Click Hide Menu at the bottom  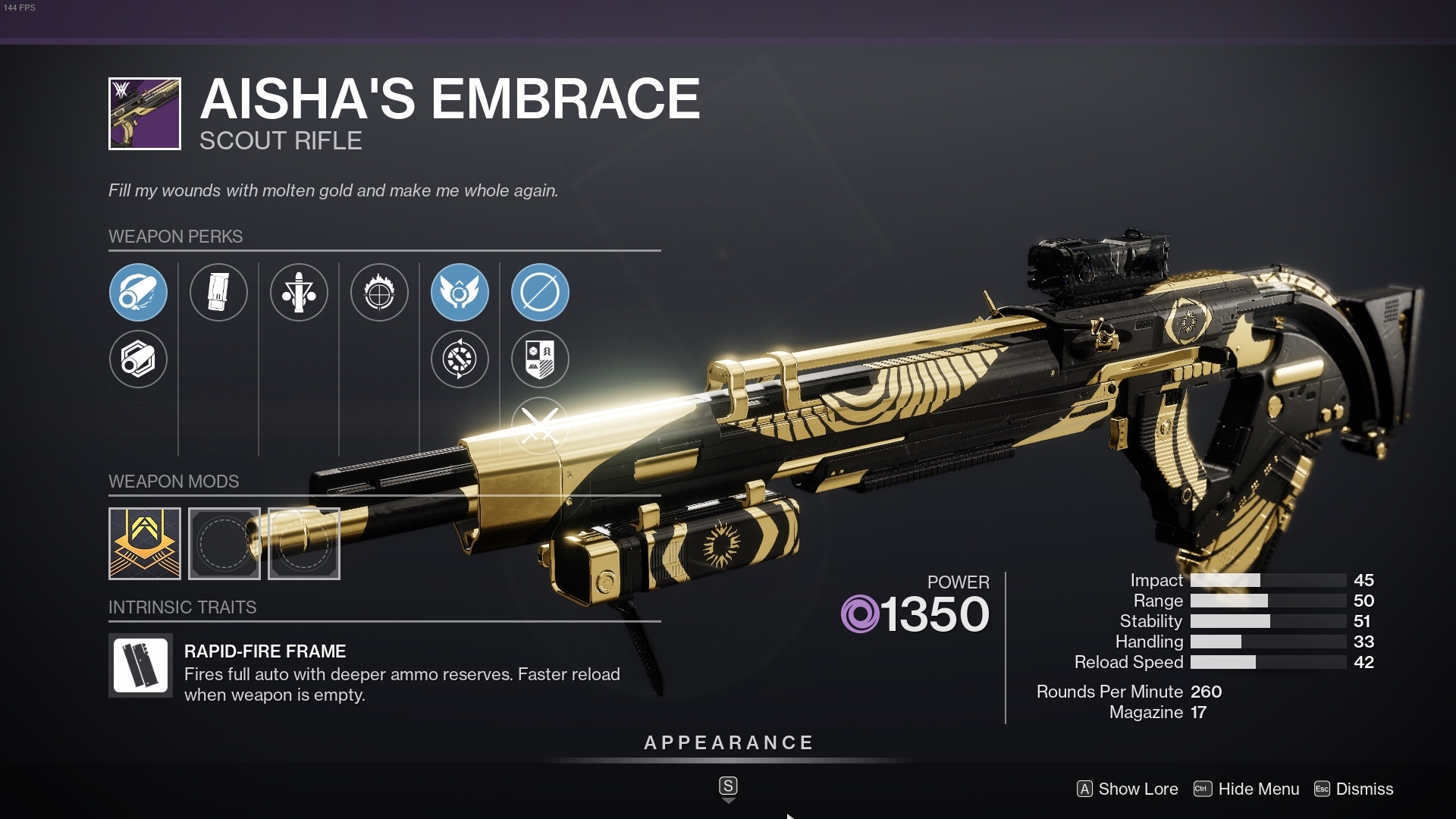pyautogui.click(x=1259, y=789)
